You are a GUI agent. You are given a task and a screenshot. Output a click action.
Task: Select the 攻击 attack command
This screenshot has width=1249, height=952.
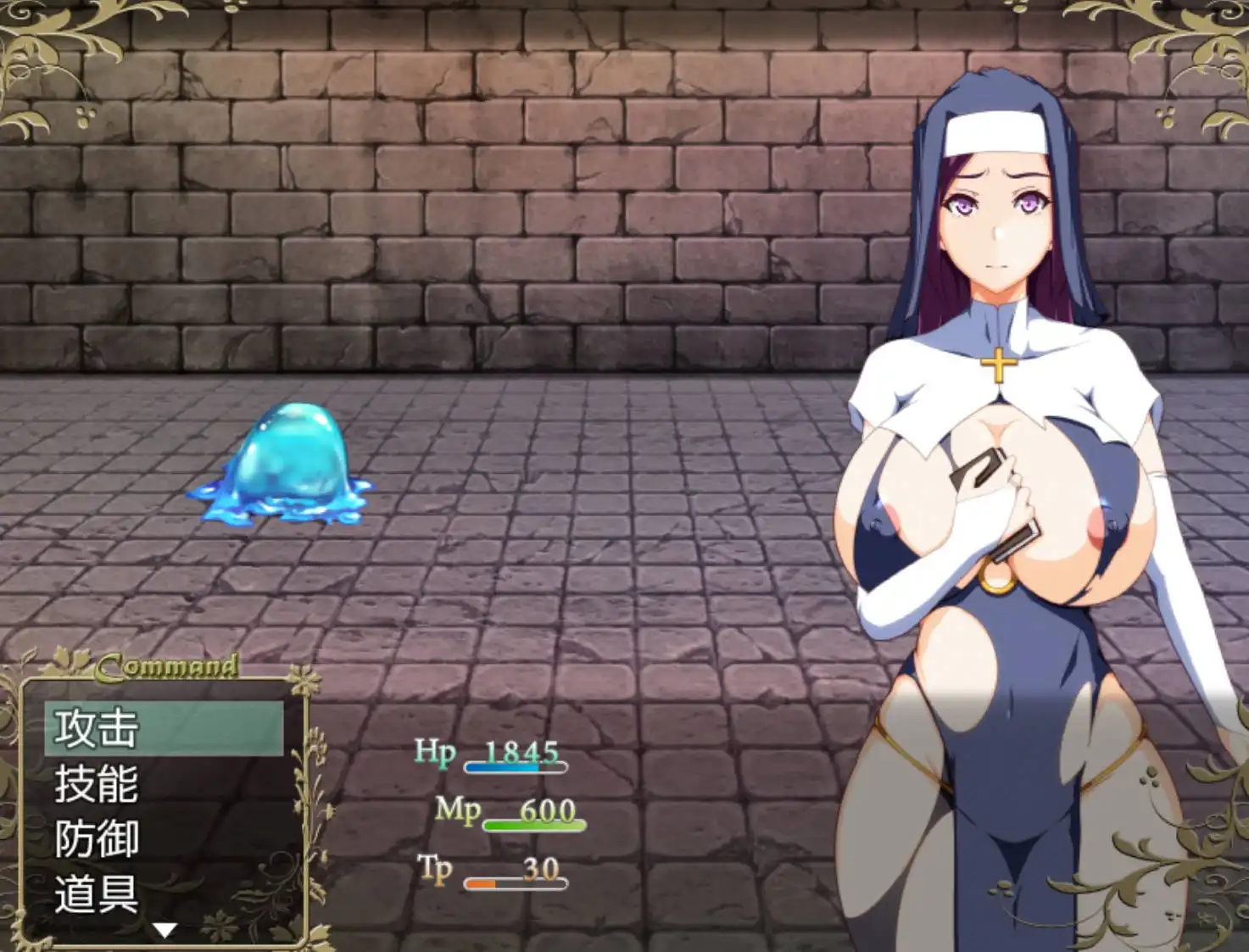click(x=163, y=728)
